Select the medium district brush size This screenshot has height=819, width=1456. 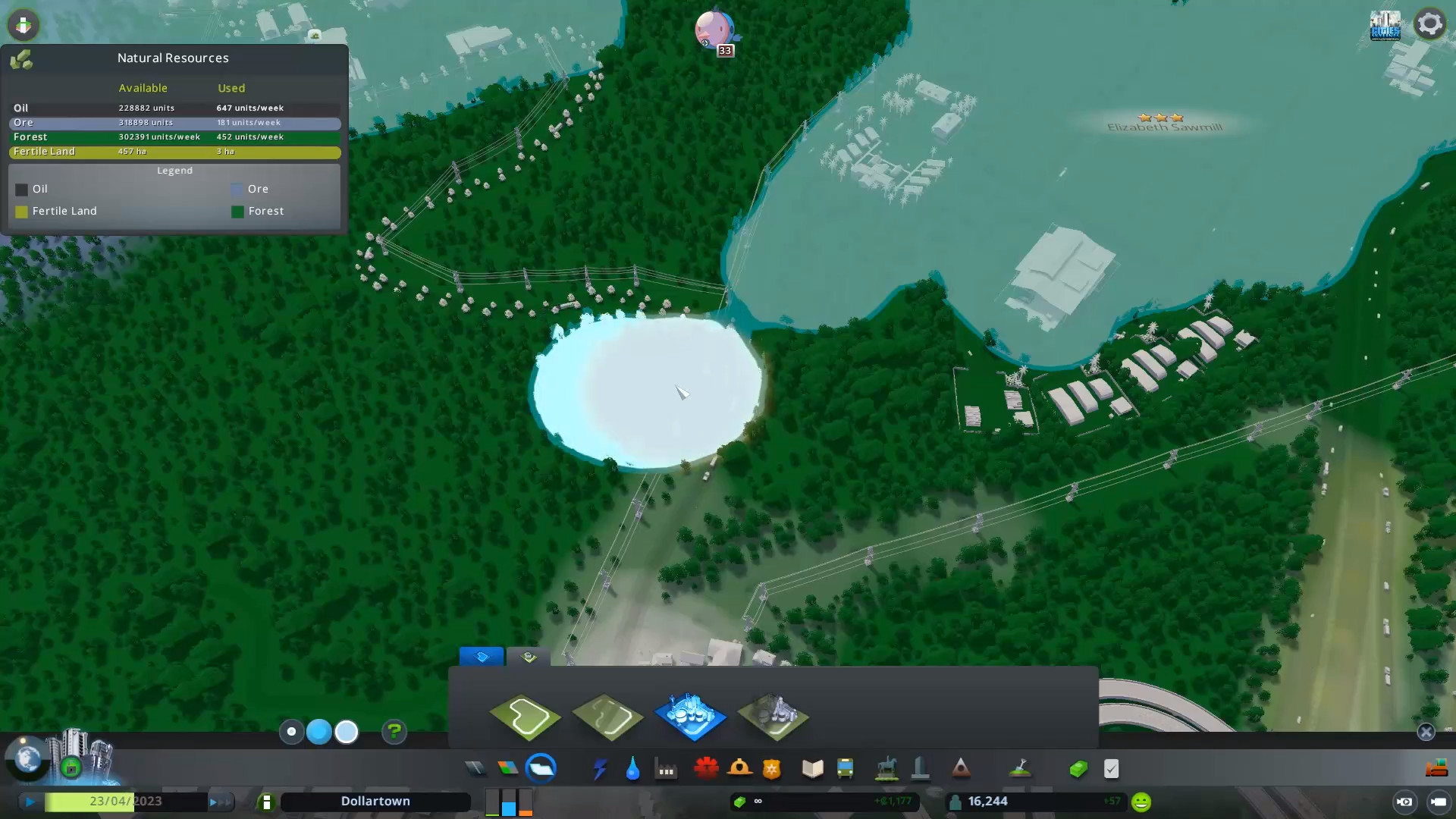pyautogui.click(x=319, y=732)
